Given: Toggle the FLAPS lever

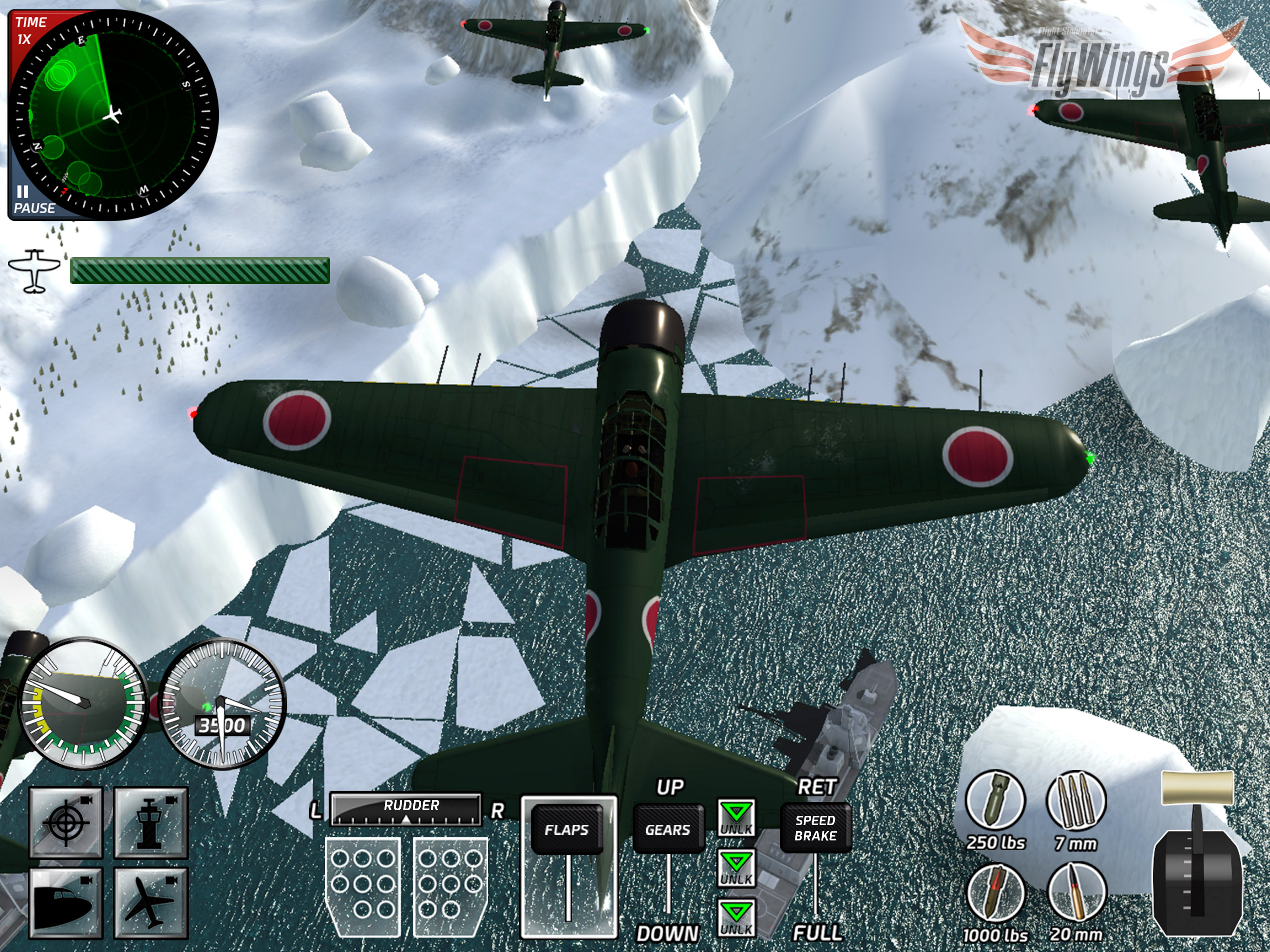Looking at the screenshot, I should click(x=567, y=830).
